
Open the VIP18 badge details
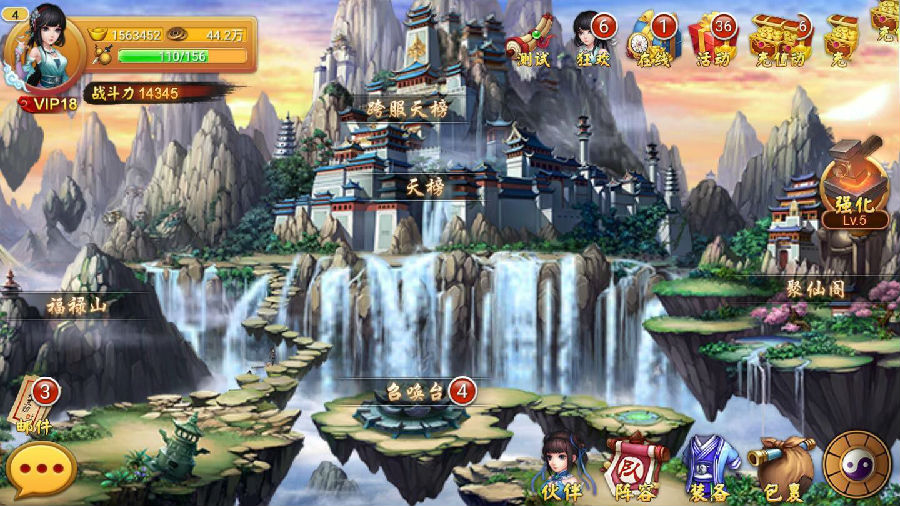[53, 103]
